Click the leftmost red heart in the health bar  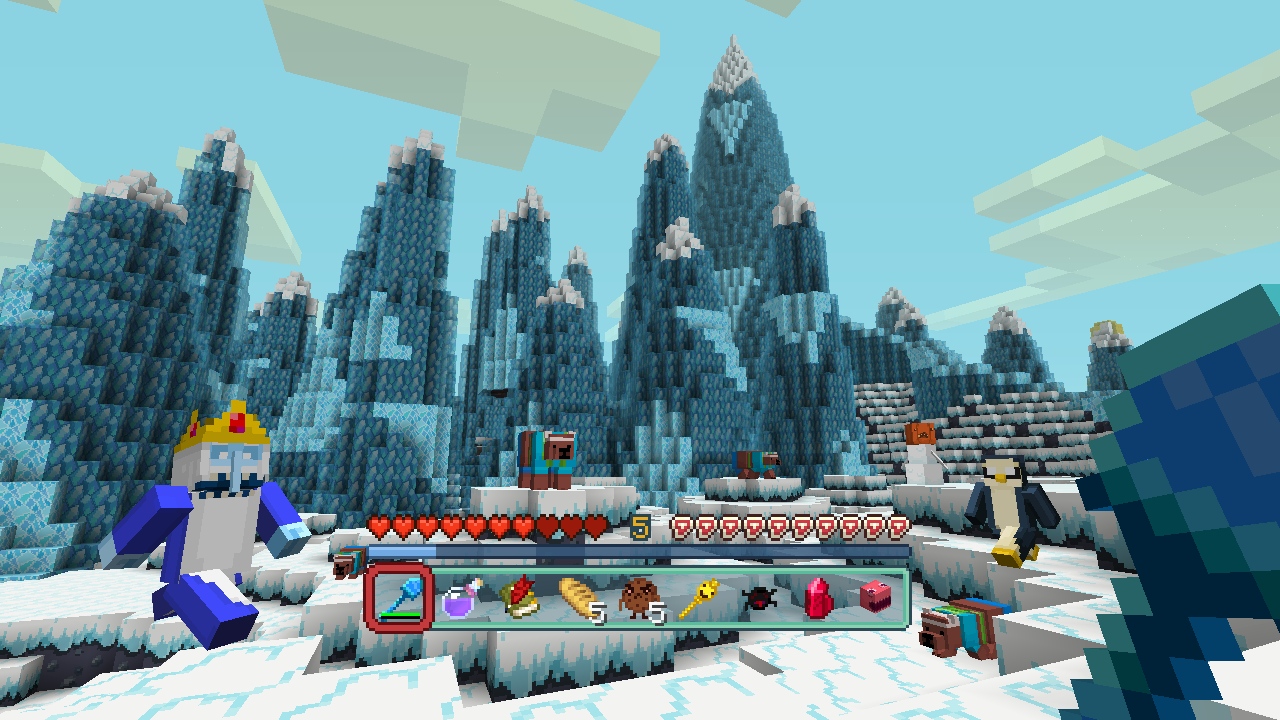[378, 526]
